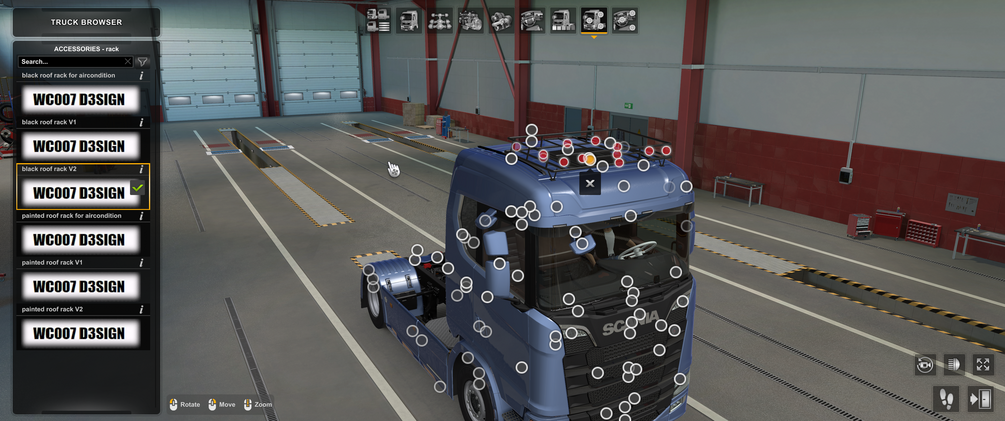Viewport: 1005px width, 421px height.
Task: Open the Truck Browser
Action: [x=86, y=22]
